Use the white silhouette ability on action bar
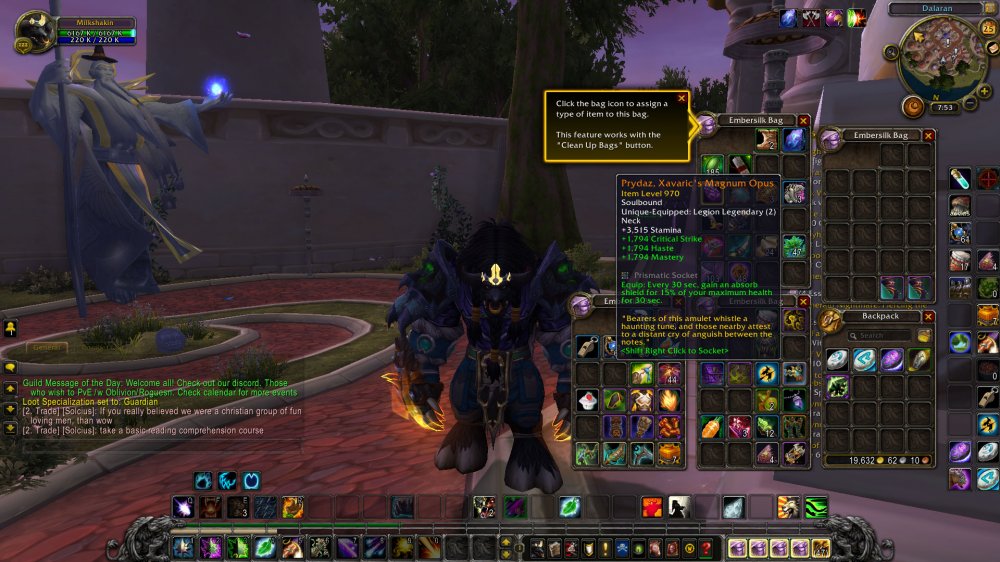The height and width of the screenshot is (562, 1000). coord(679,507)
